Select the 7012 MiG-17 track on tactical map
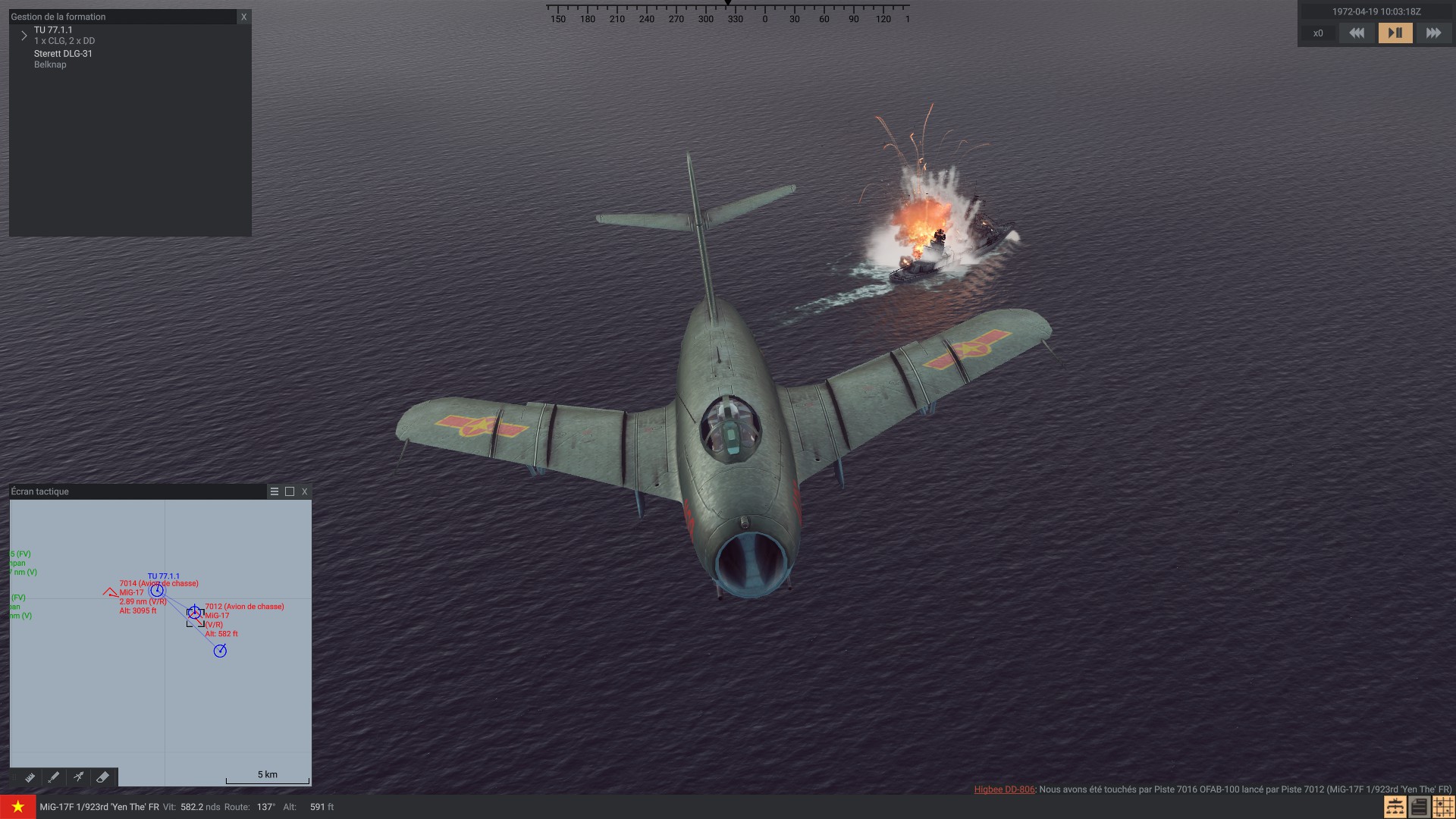 195,613
